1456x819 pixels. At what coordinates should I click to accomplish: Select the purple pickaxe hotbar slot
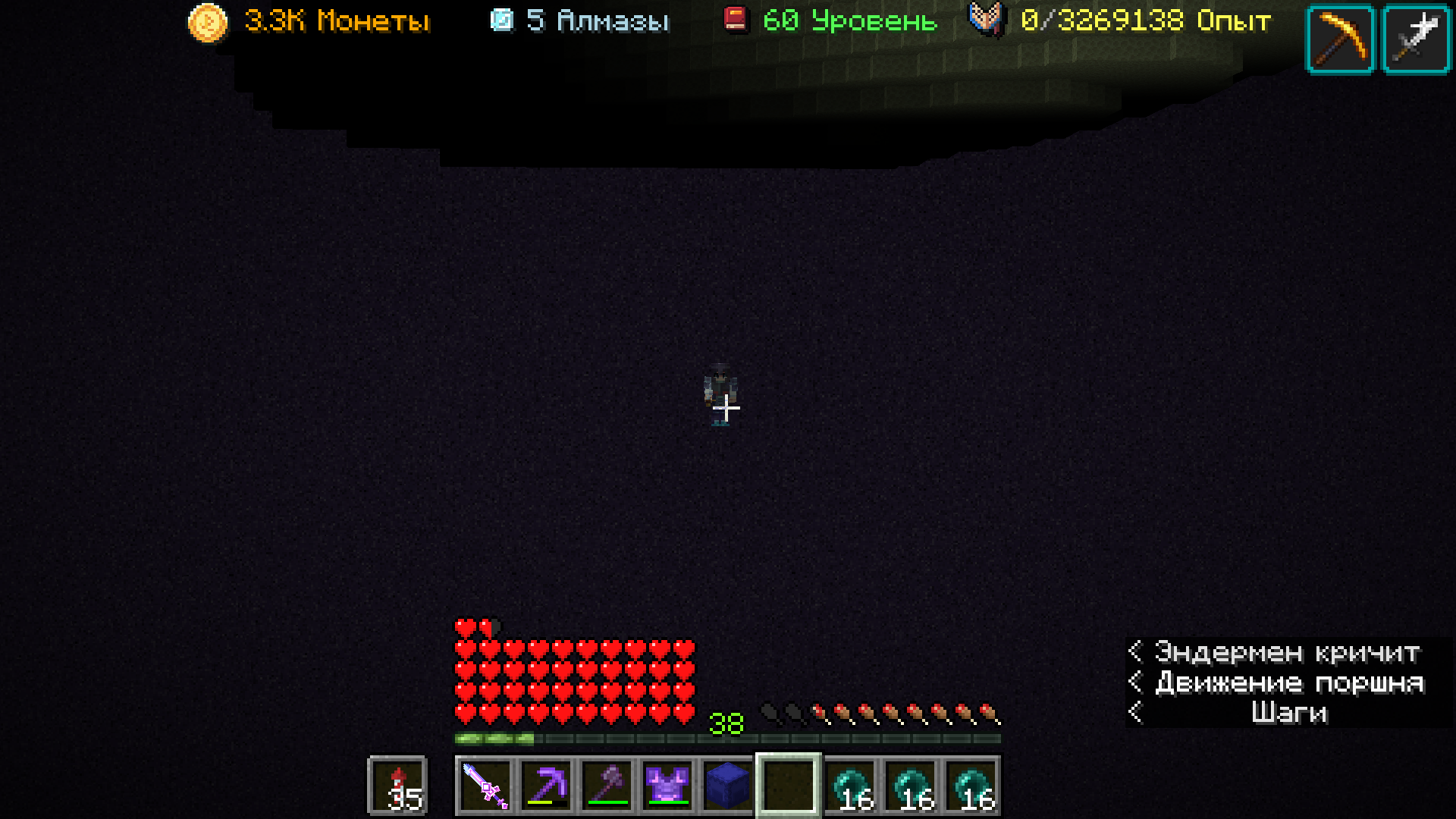546,786
